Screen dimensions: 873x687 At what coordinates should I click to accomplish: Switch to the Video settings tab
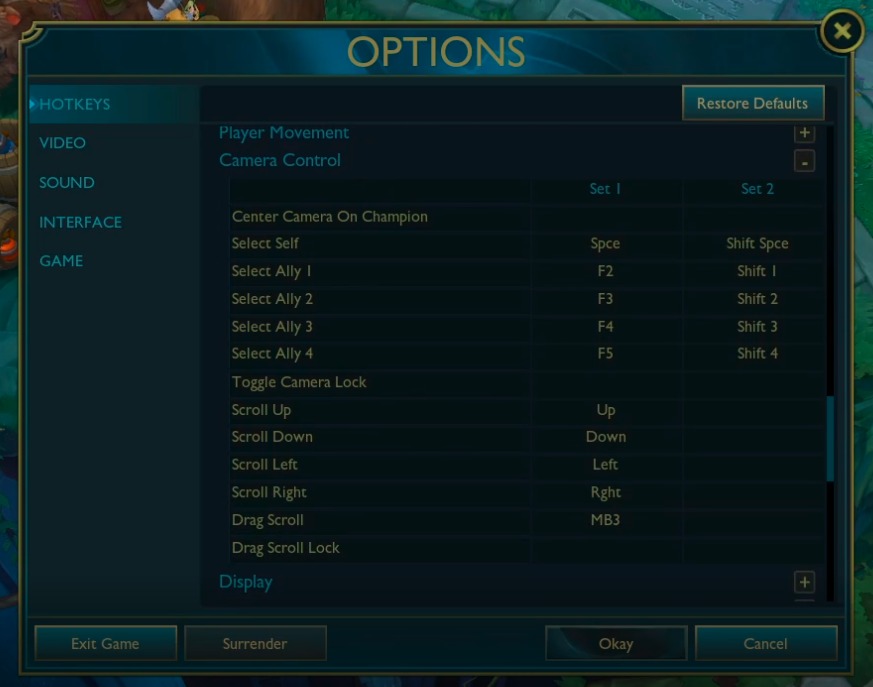click(x=62, y=143)
